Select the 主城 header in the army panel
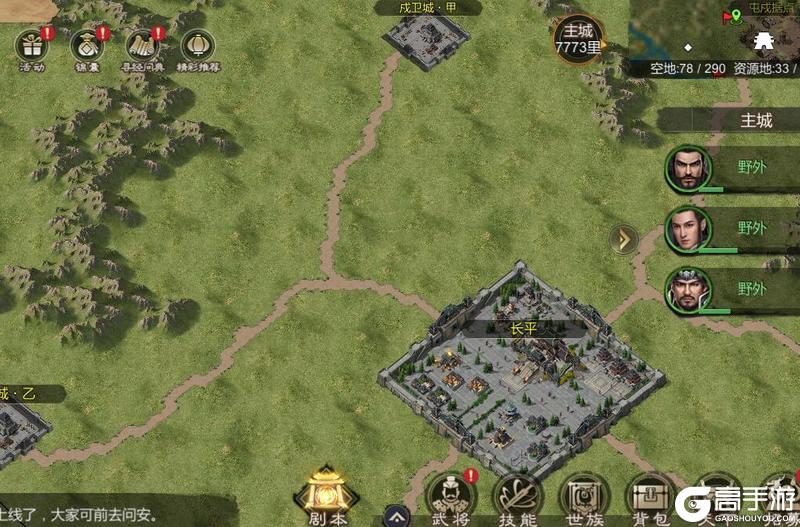This screenshot has height=527, width=800. coord(755,121)
